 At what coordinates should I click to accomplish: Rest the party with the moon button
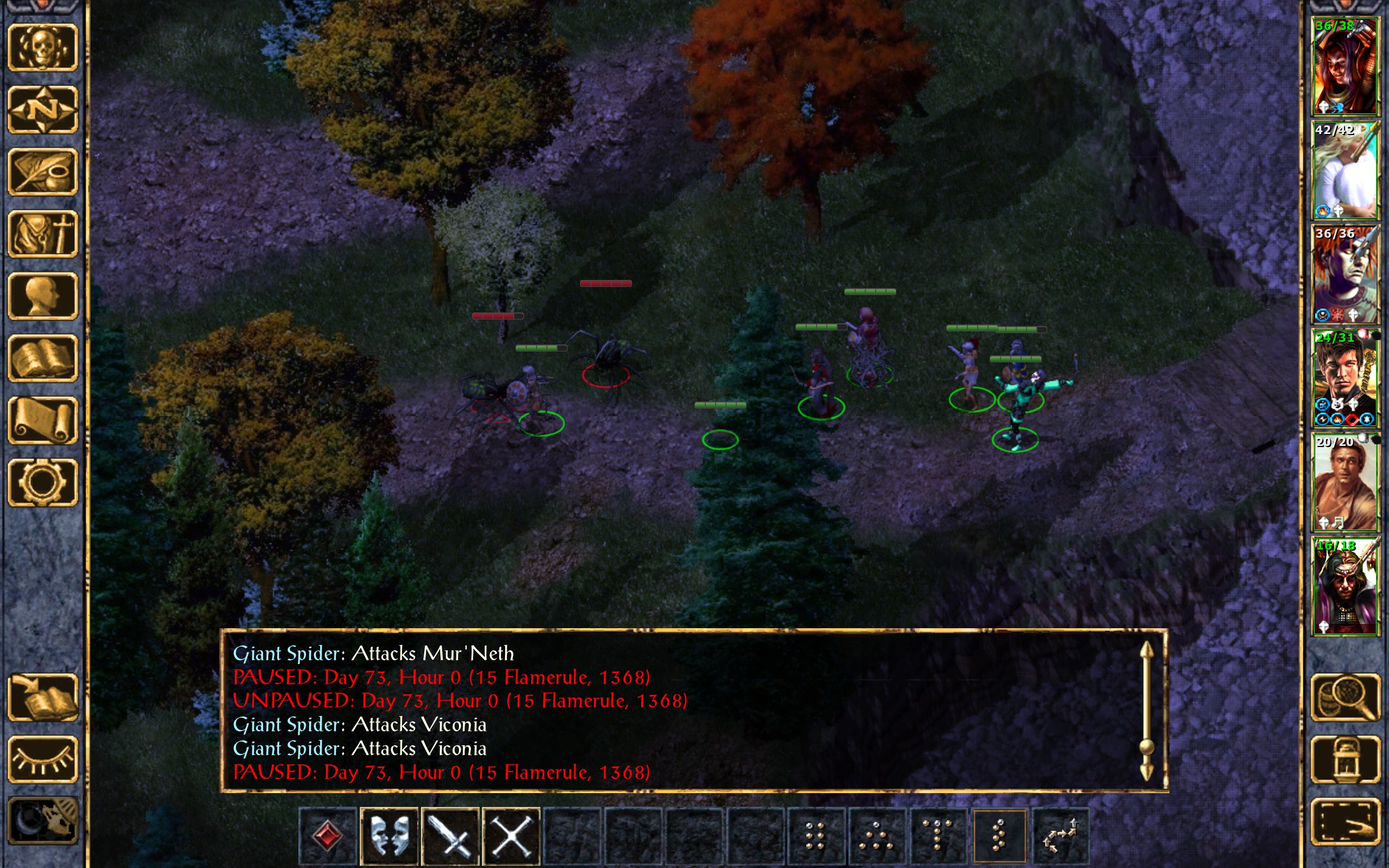pos(42,821)
